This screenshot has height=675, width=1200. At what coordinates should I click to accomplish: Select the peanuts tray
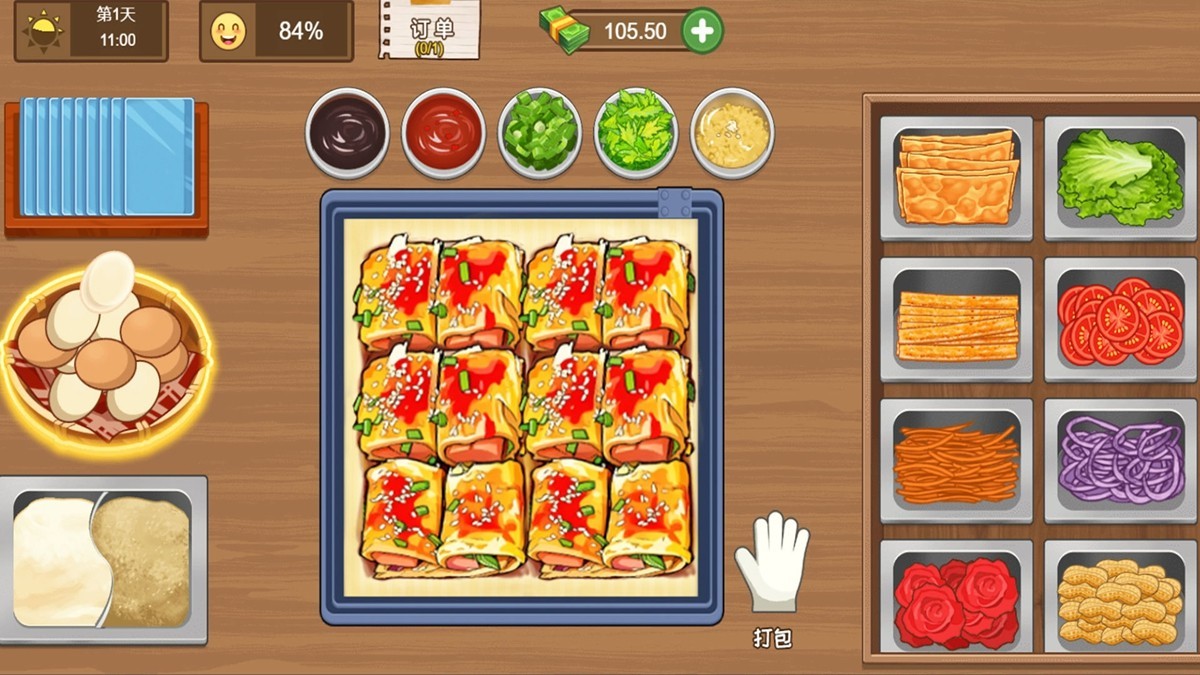(x=1120, y=602)
